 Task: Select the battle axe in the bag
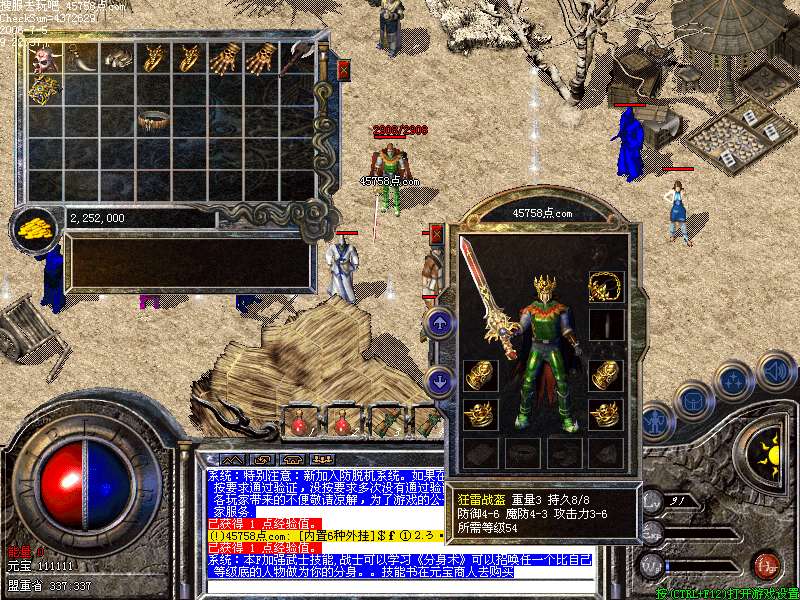[298, 57]
